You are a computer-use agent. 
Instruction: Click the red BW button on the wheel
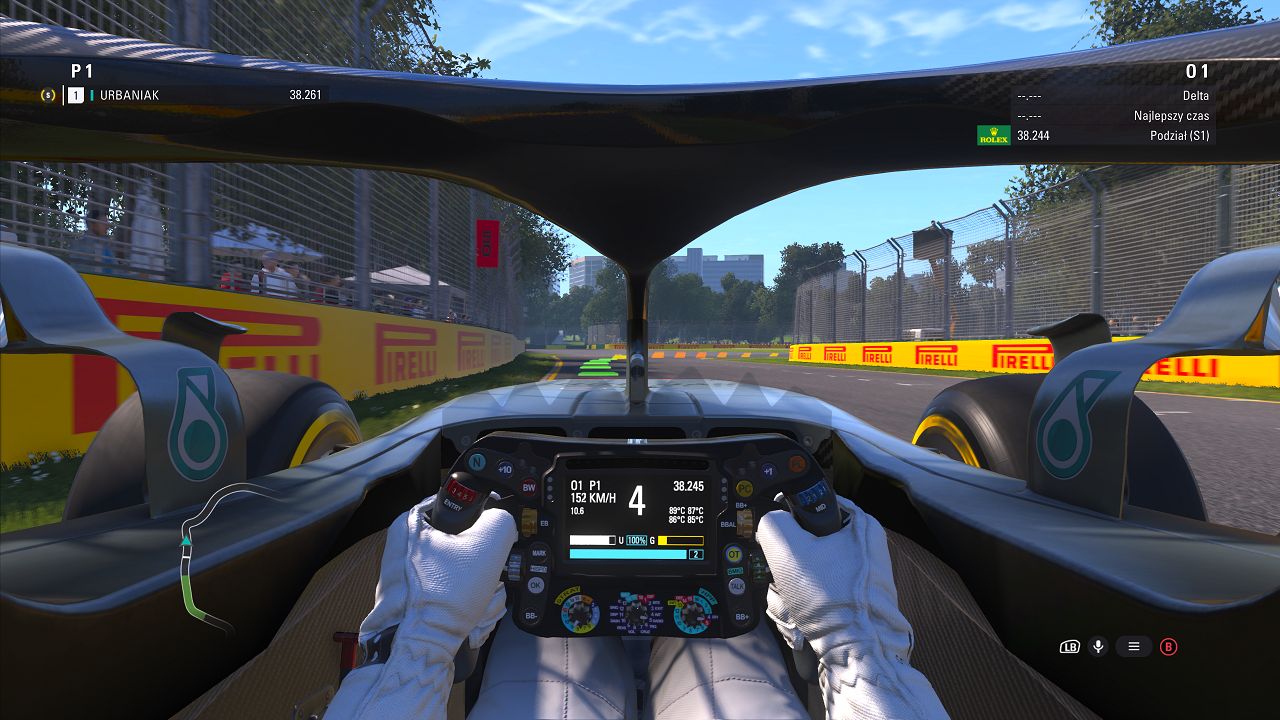coord(528,487)
